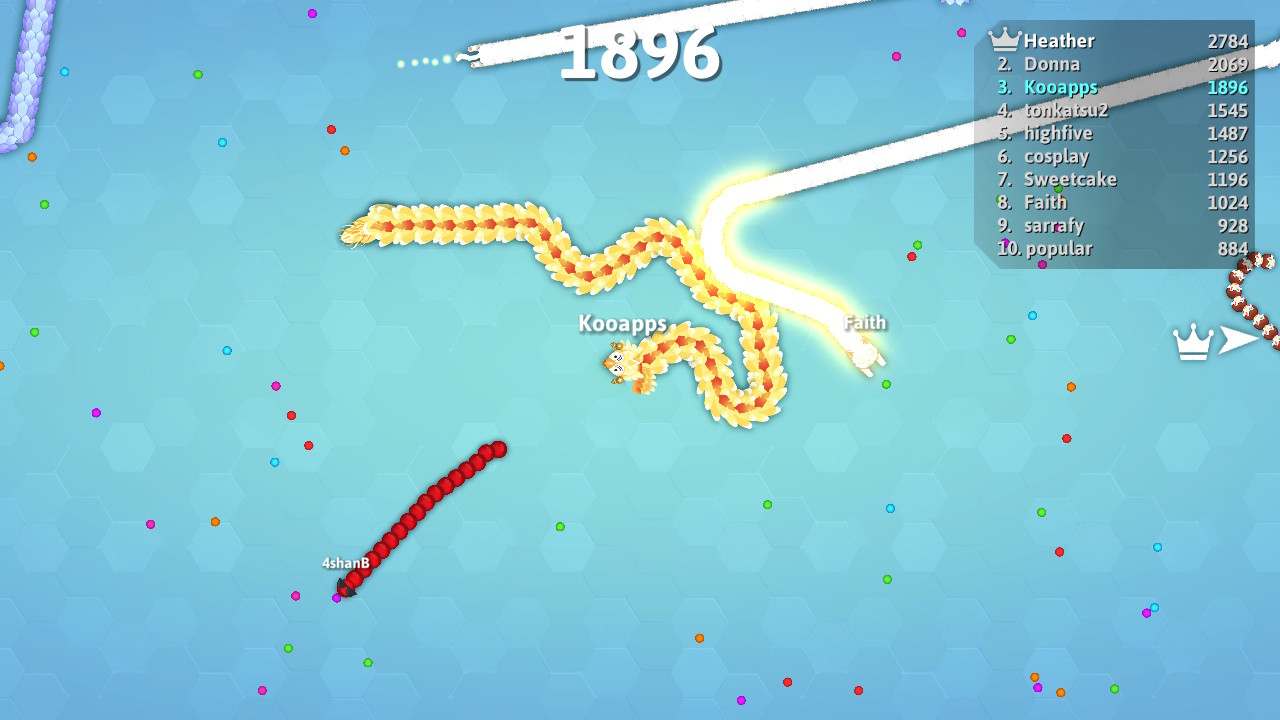Click the directional arrow cursor near 4shanB
Image resolution: width=1280 pixels, height=720 pixels.
click(349, 591)
